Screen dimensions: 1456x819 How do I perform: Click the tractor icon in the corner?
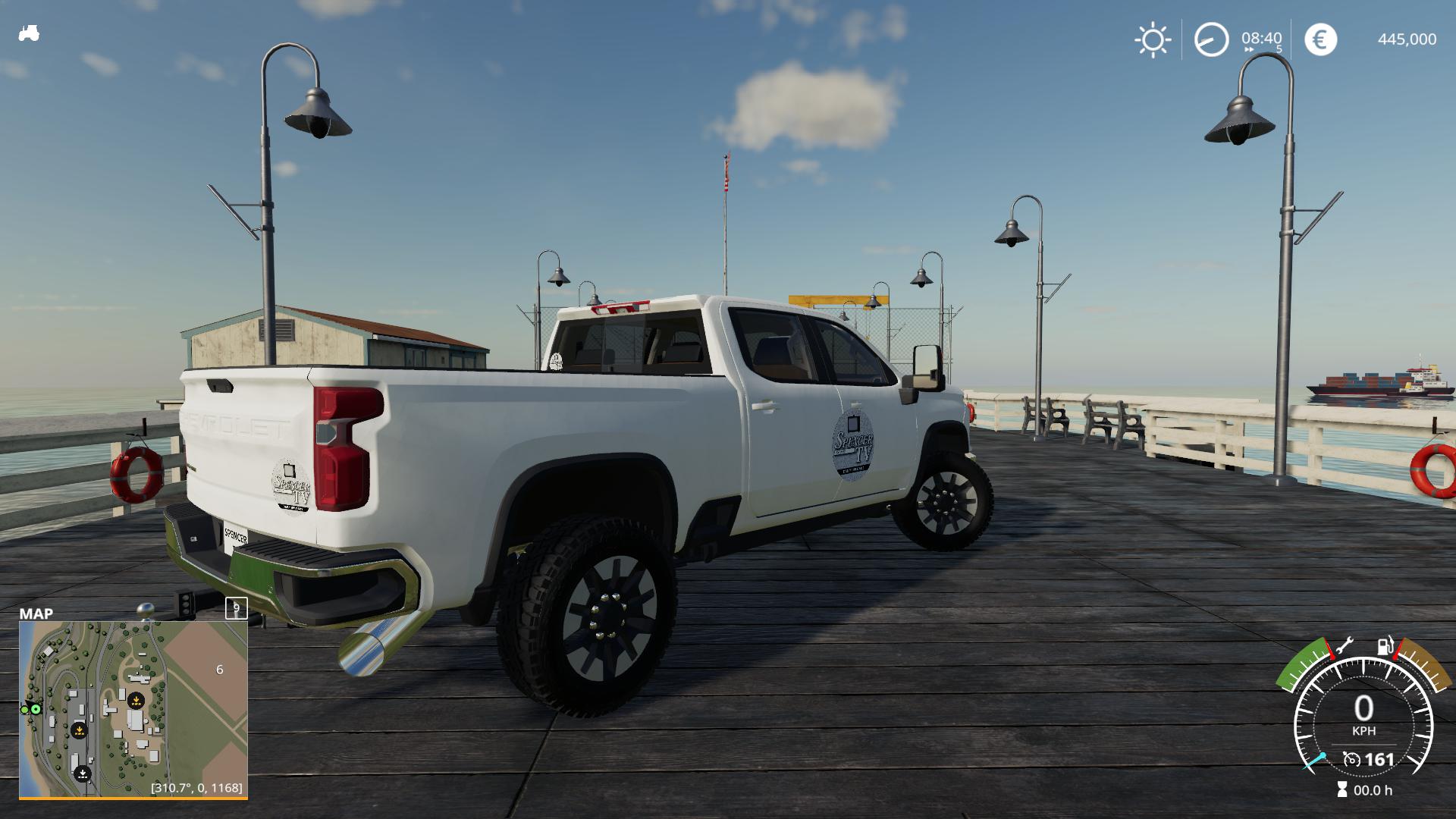pos(29,33)
